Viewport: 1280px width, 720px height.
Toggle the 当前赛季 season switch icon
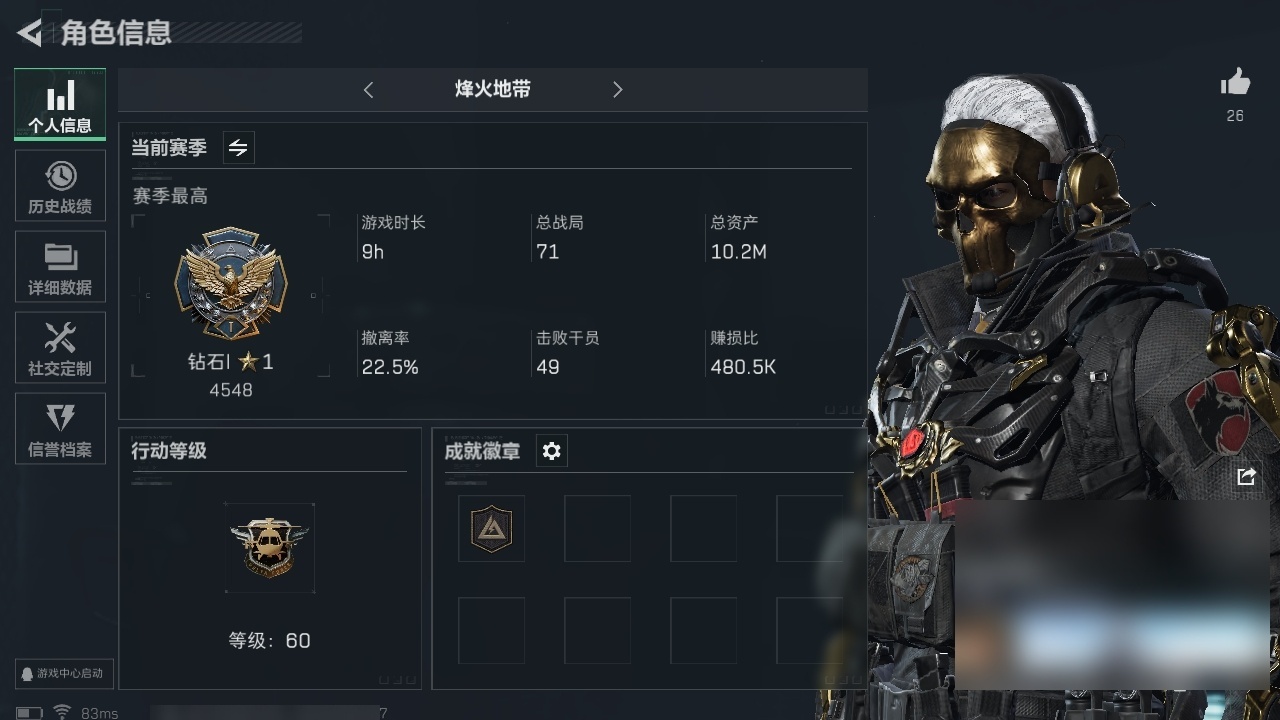(x=238, y=148)
